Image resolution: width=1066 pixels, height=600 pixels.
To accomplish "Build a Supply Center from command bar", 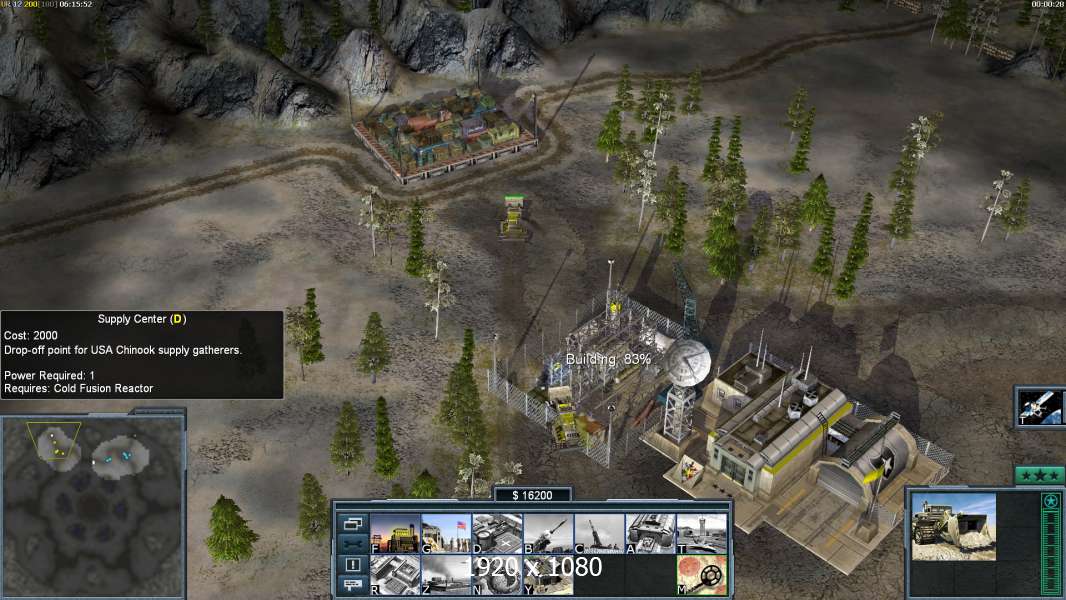I will [x=497, y=533].
